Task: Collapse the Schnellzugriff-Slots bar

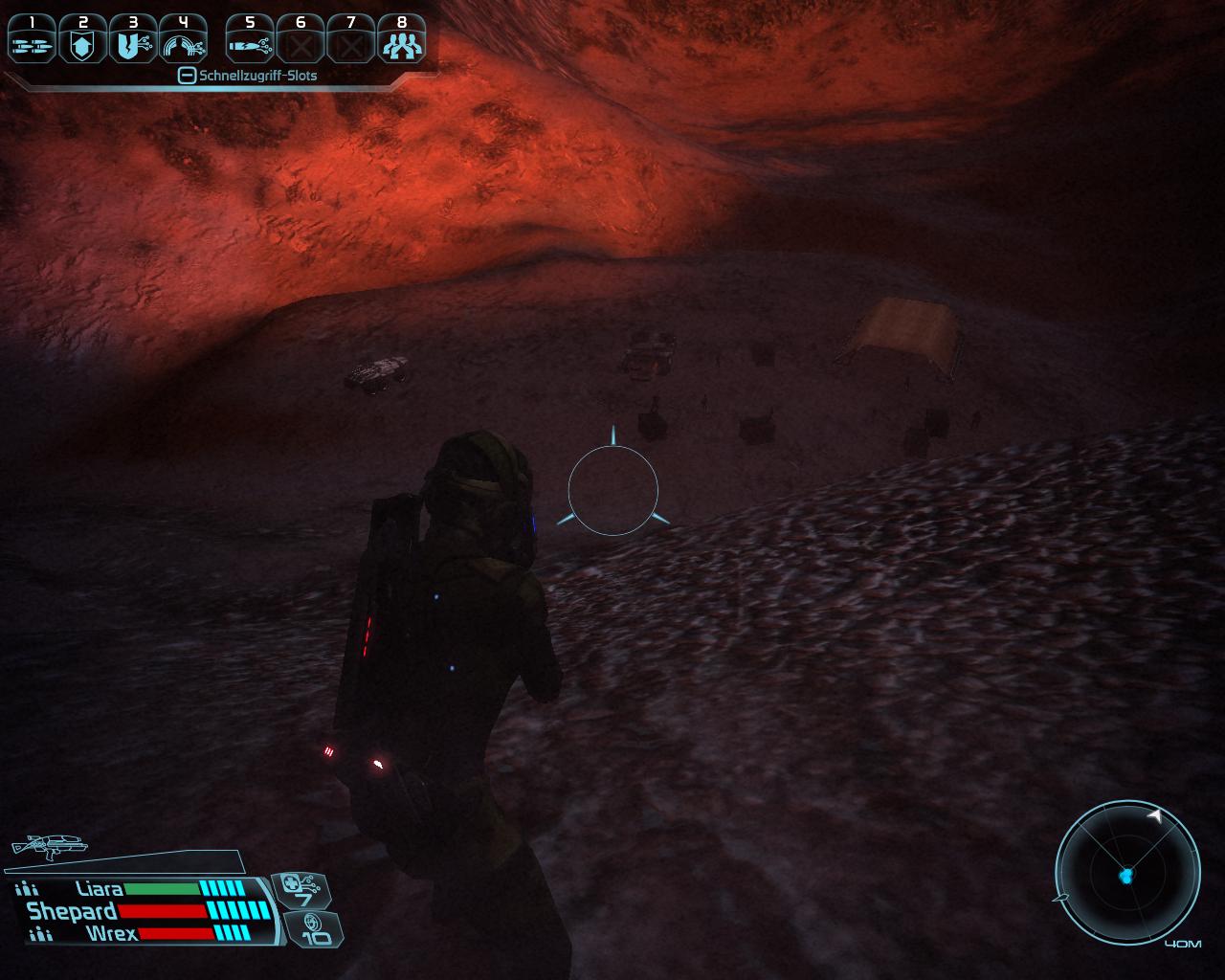Action: coord(188,76)
